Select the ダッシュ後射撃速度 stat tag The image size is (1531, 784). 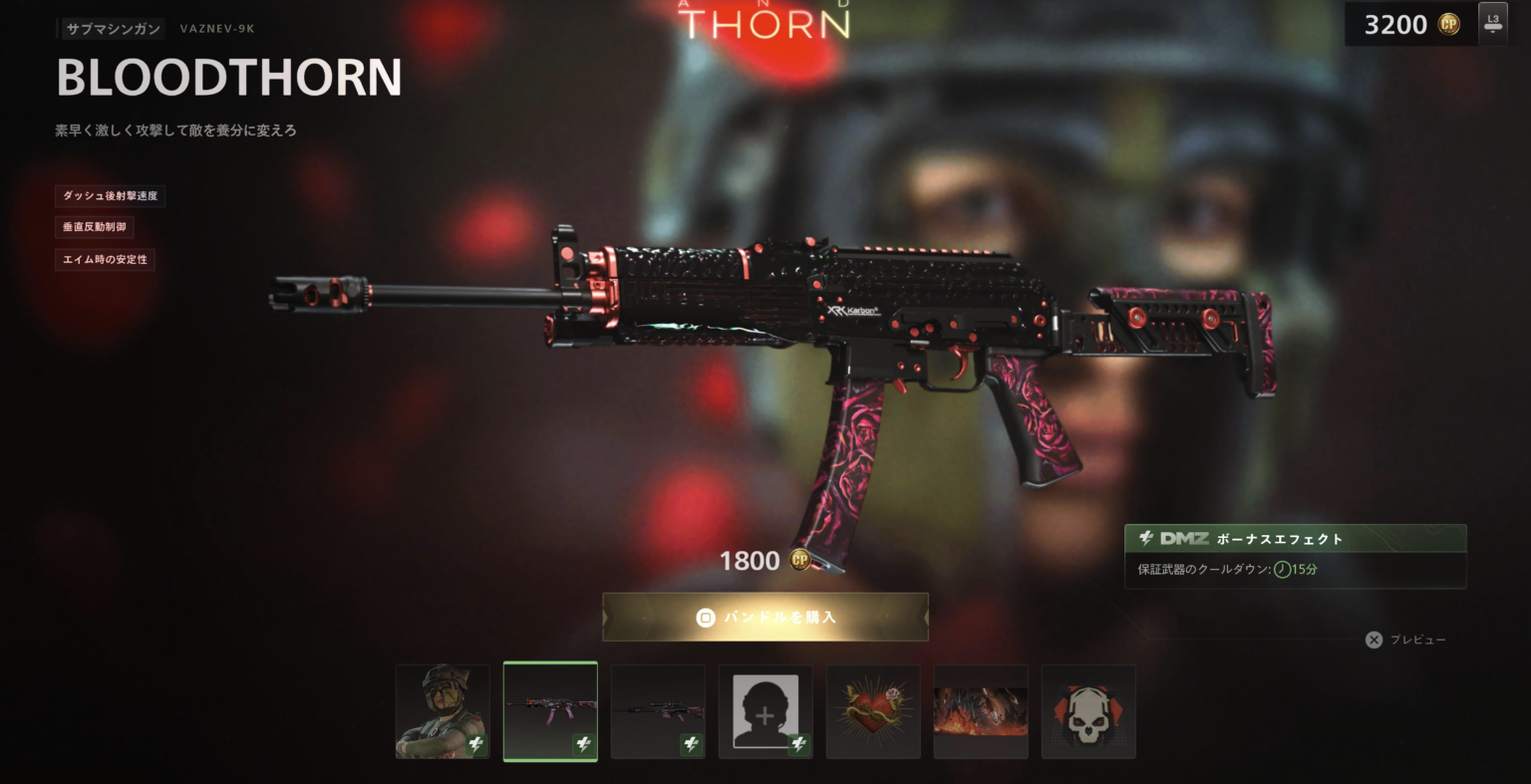tap(110, 195)
